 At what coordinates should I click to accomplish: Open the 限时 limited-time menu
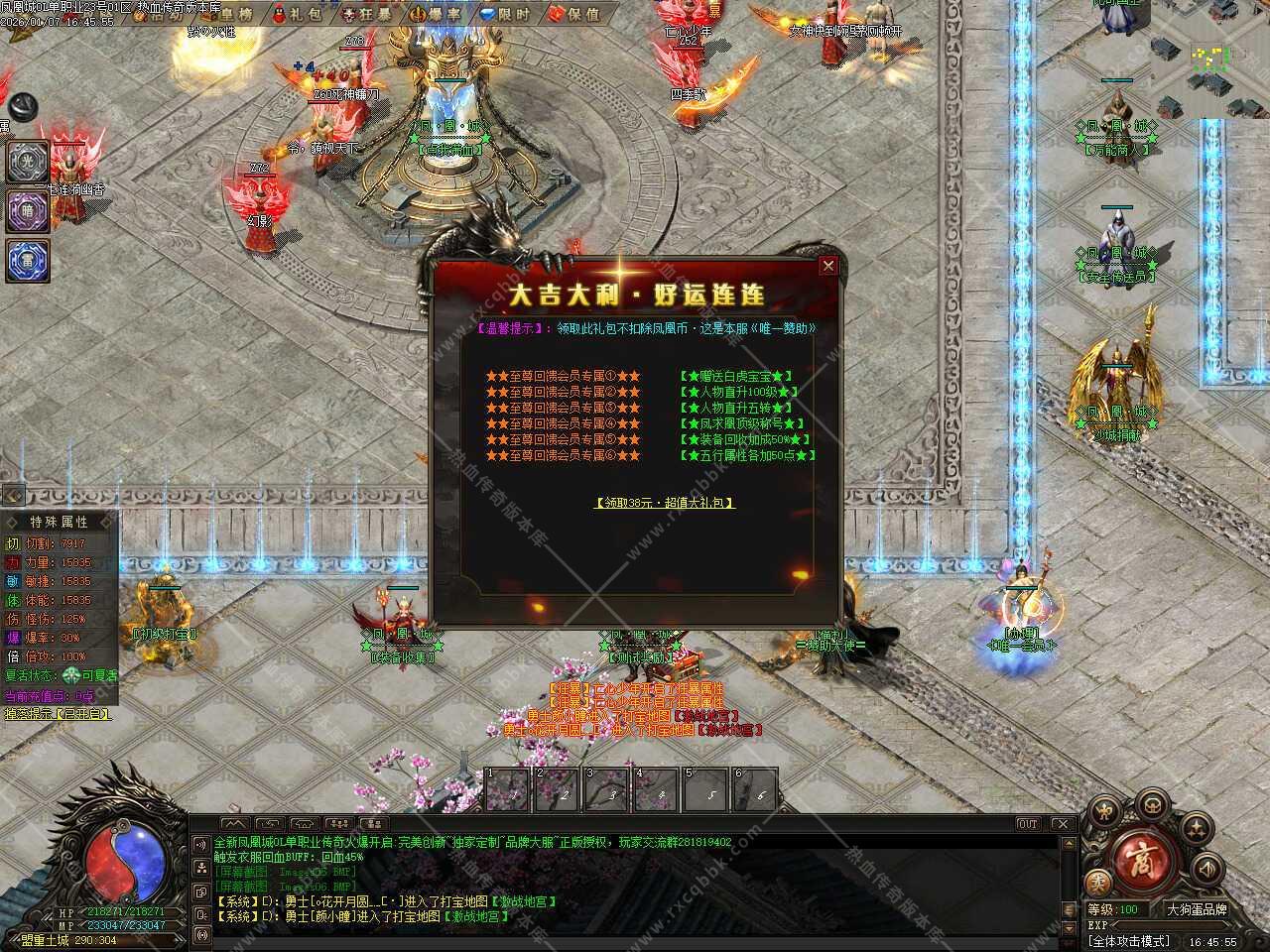505,14
